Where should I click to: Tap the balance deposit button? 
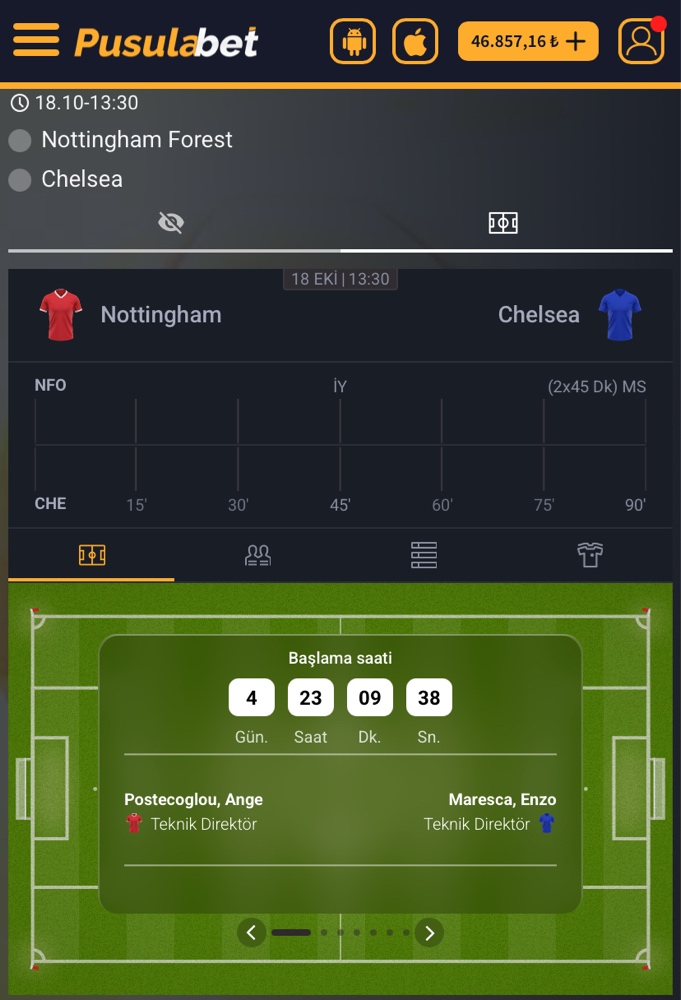528,42
